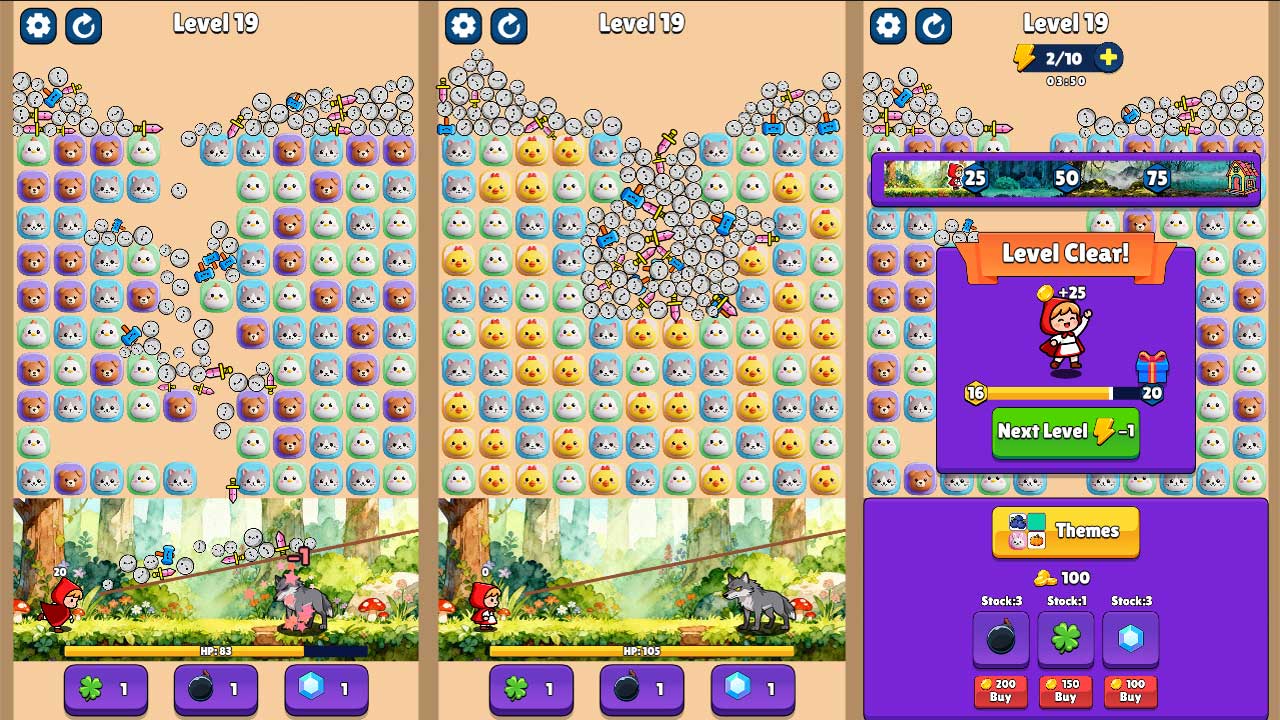The height and width of the screenshot is (720, 1280).
Task: Tap the gem booster in the middle panel
Action: point(752,689)
